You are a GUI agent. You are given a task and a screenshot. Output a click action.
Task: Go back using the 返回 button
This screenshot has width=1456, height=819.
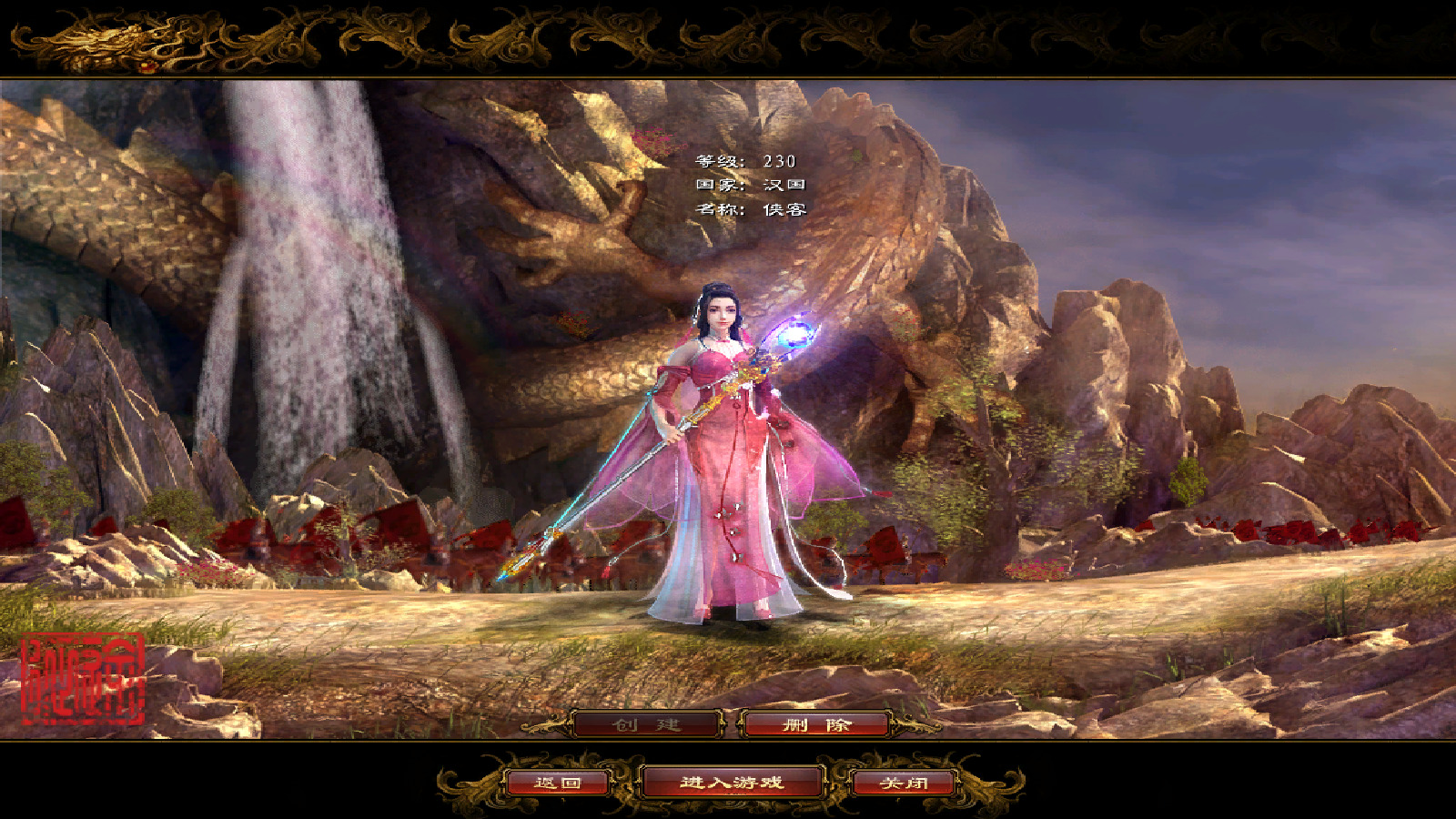tap(557, 783)
